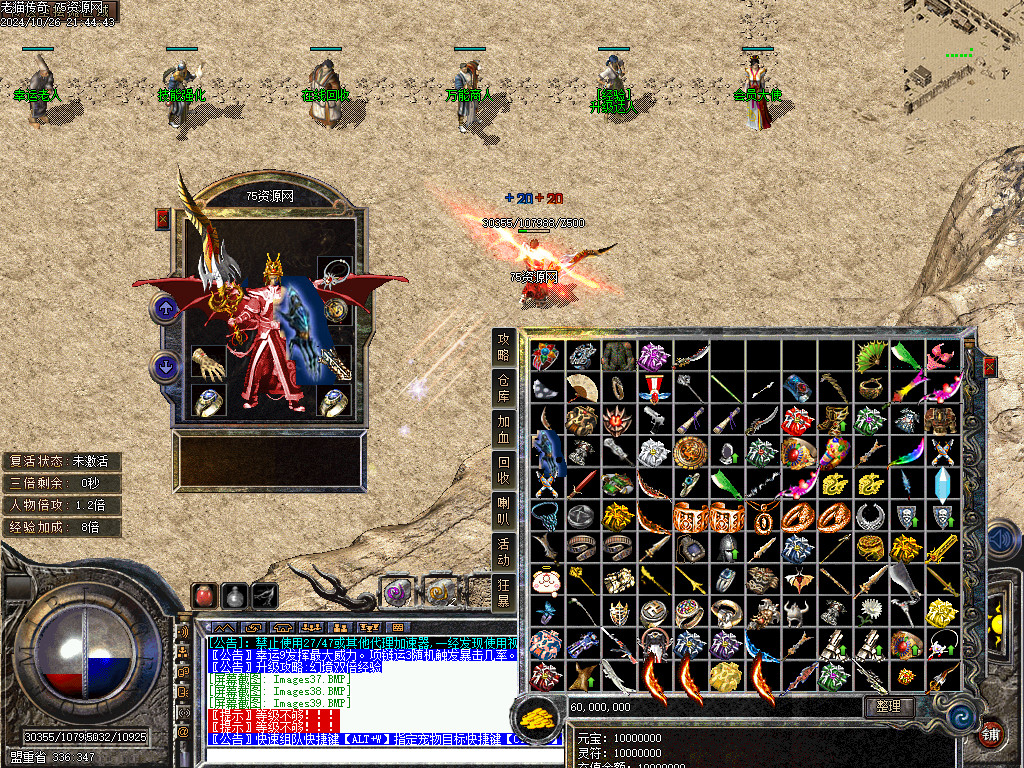Viewport: 1024px width, 768px height.
Task: Close the inventory bag window
Action: click(x=990, y=367)
